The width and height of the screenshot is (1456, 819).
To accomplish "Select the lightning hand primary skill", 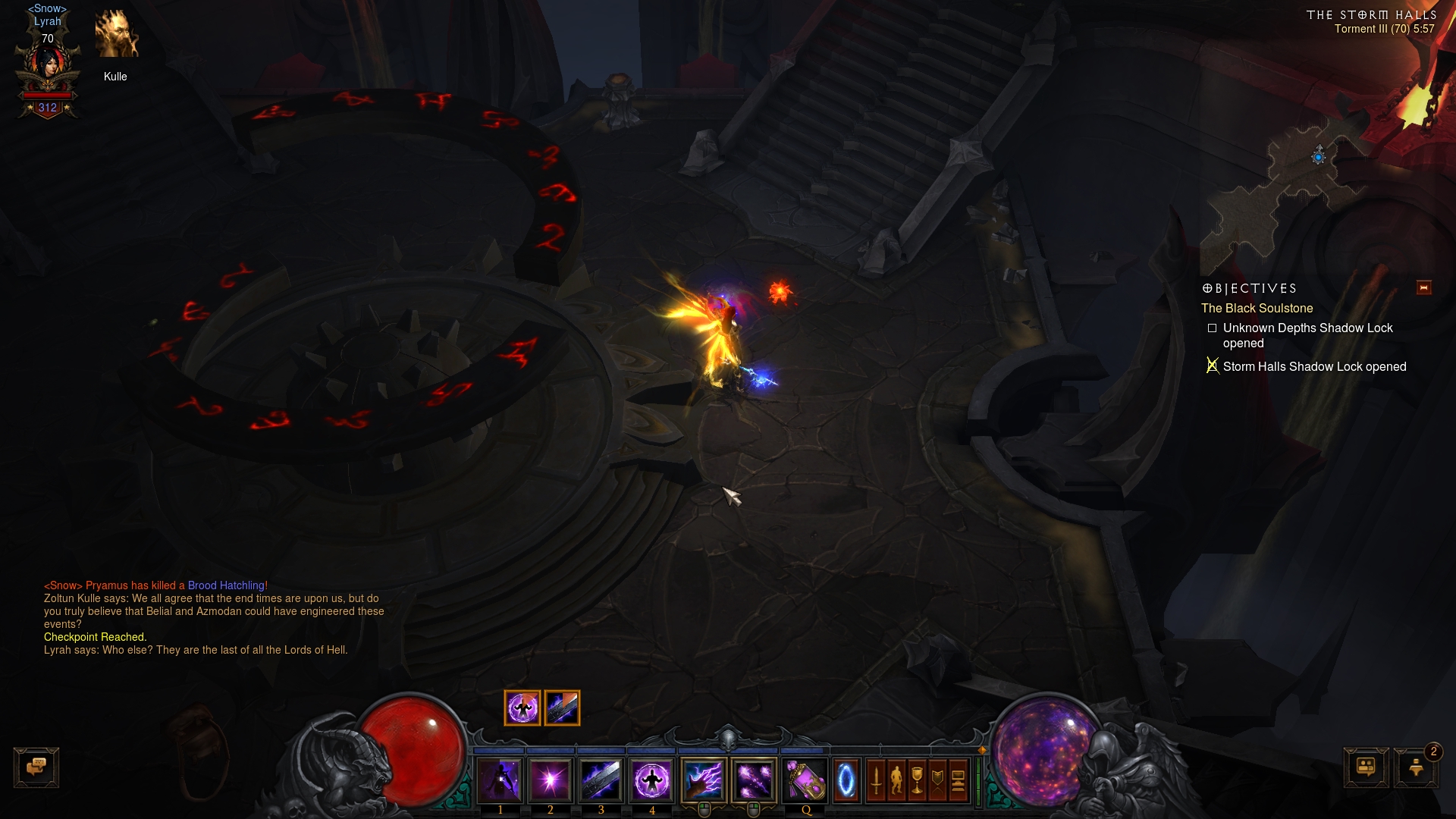I will point(704,780).
